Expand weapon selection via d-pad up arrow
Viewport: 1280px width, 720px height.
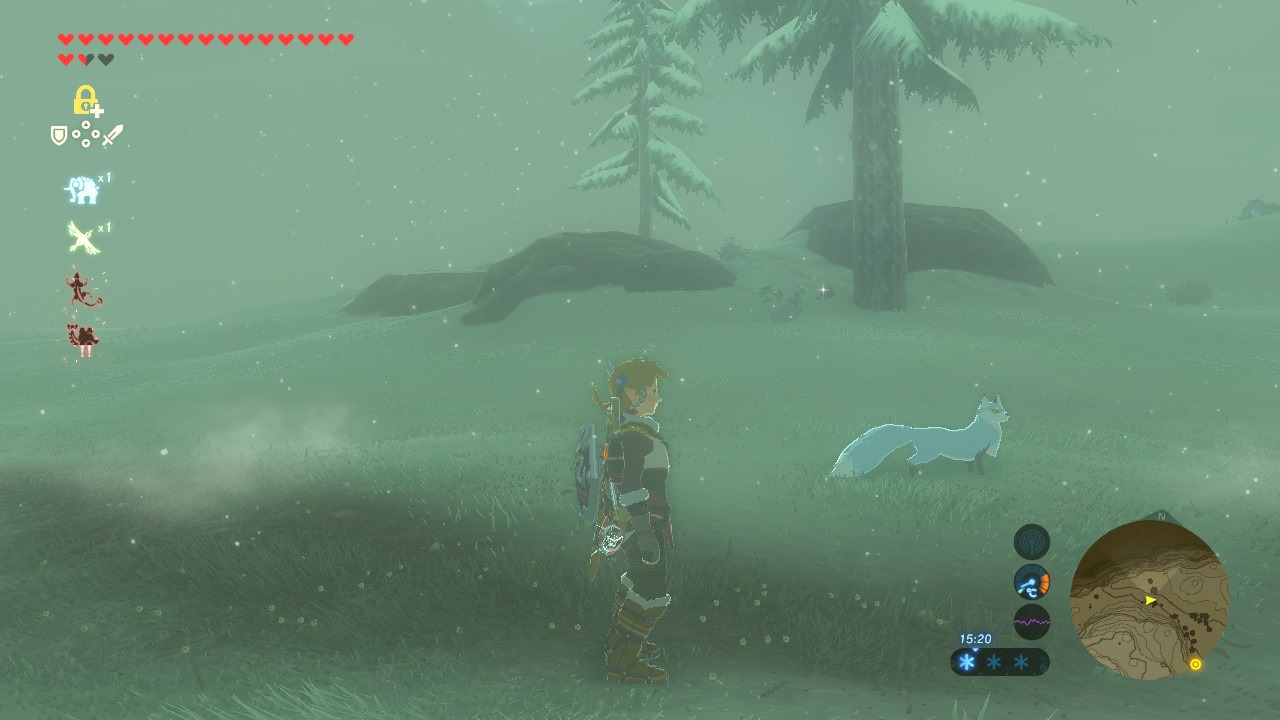tap(85, 123)
